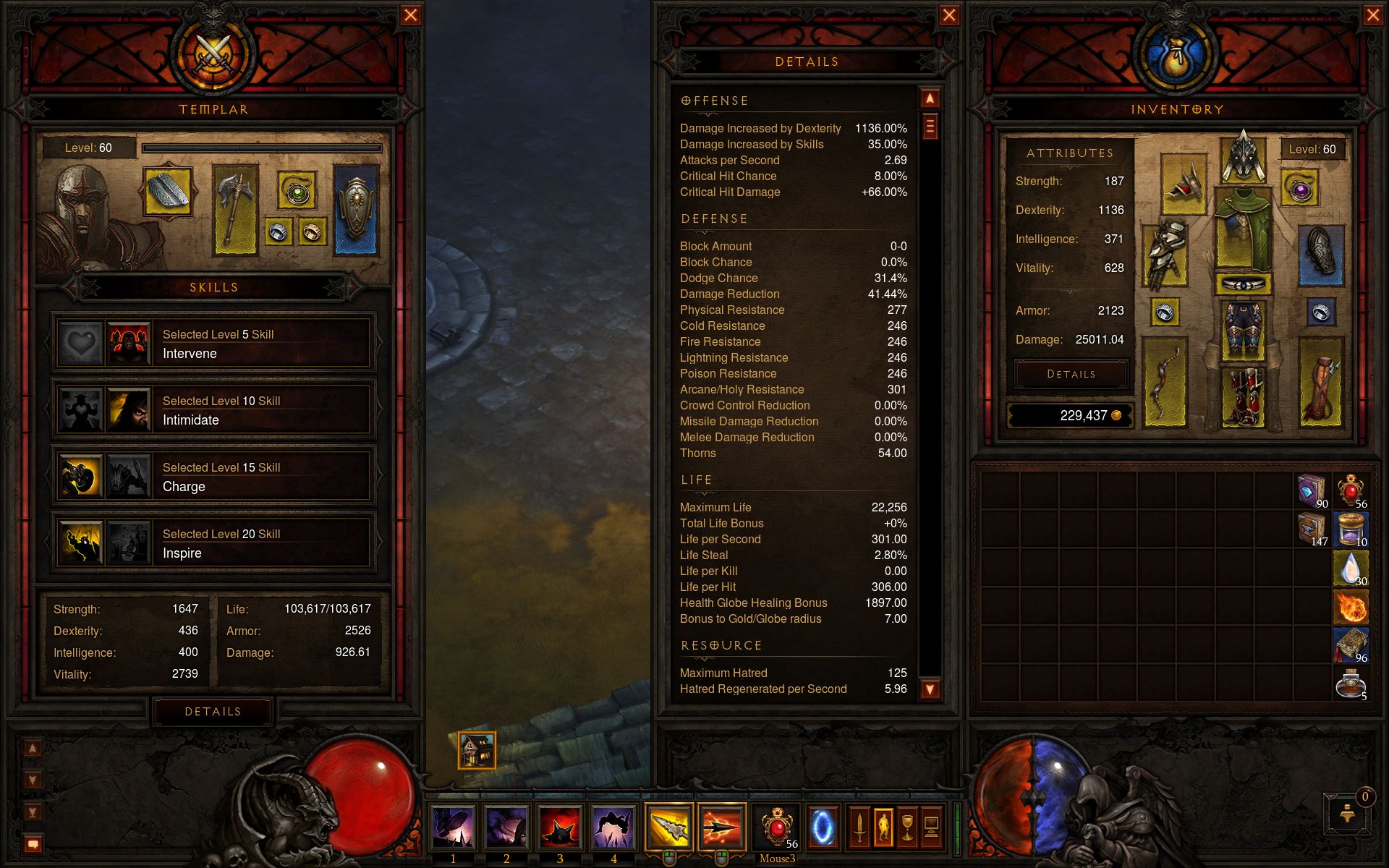Use the health potion on the hotbar
Viewport: 1389px width, 868px height.
[777, 826]
